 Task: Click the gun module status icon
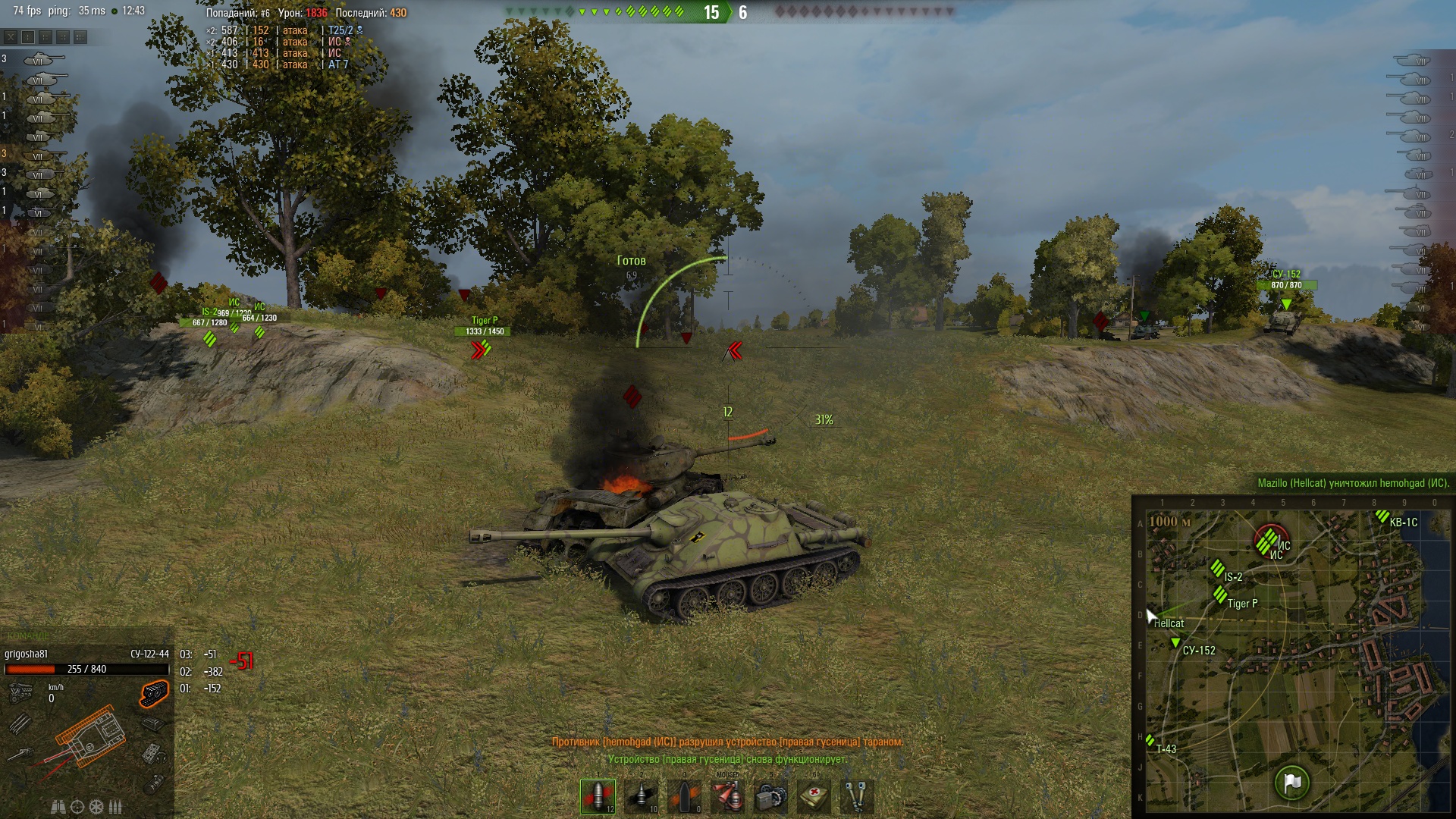(20, 754)
